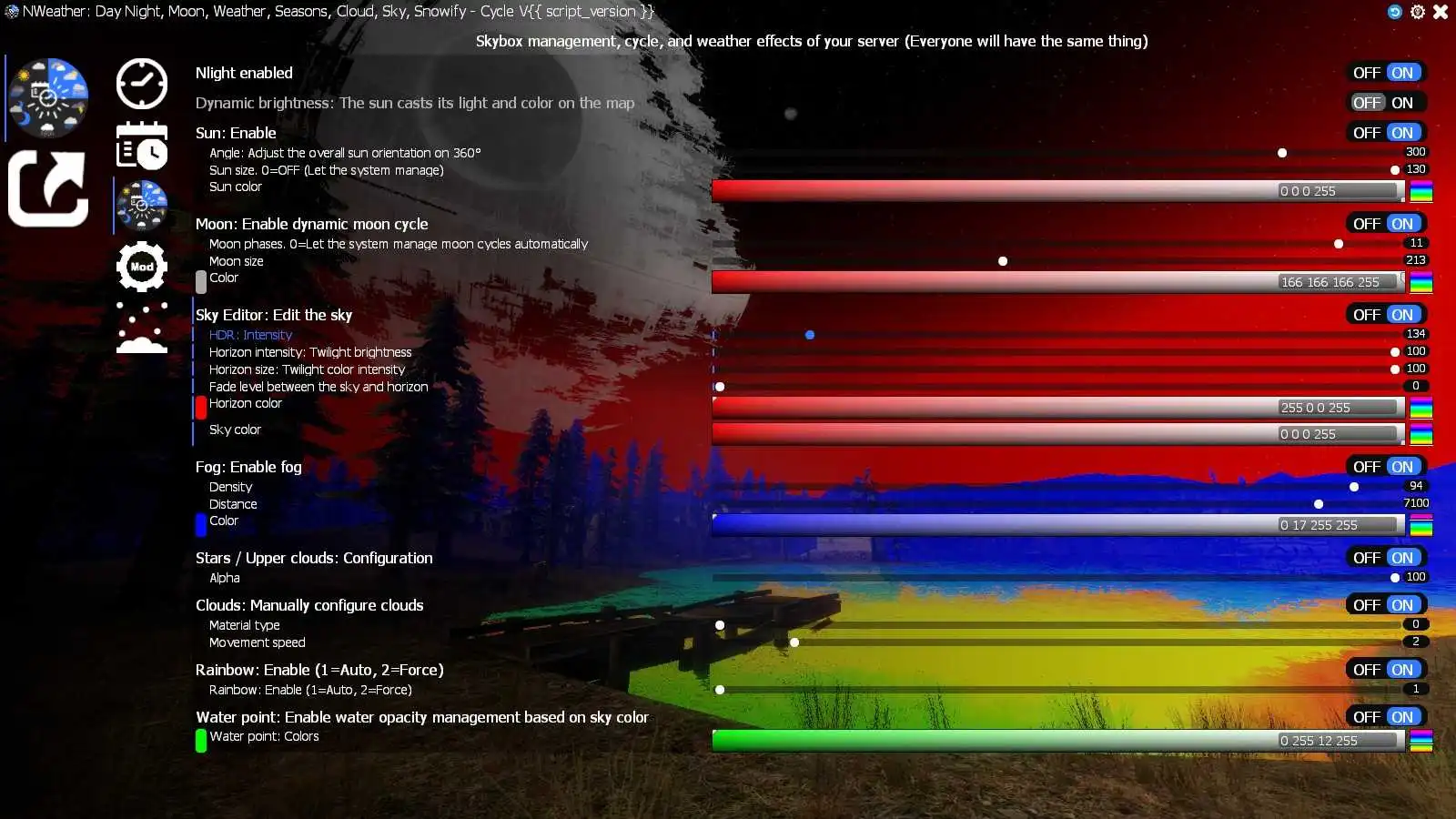Screen dimensions: 1456x819
Task: Open the Mod gear icon in sidebar
Action: [141, 266]
